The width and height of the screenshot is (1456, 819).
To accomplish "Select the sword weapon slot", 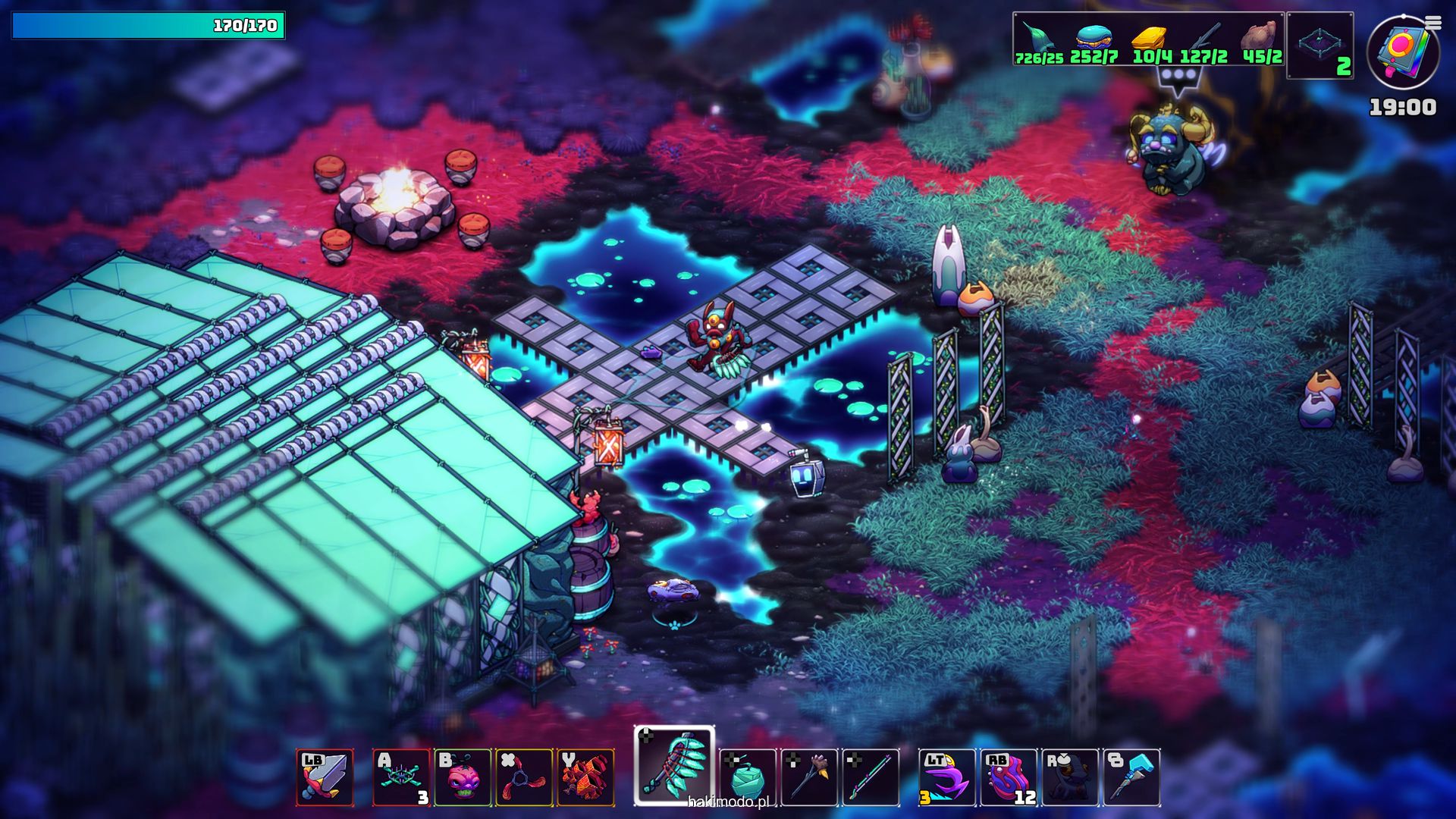I will pos(325,777).
